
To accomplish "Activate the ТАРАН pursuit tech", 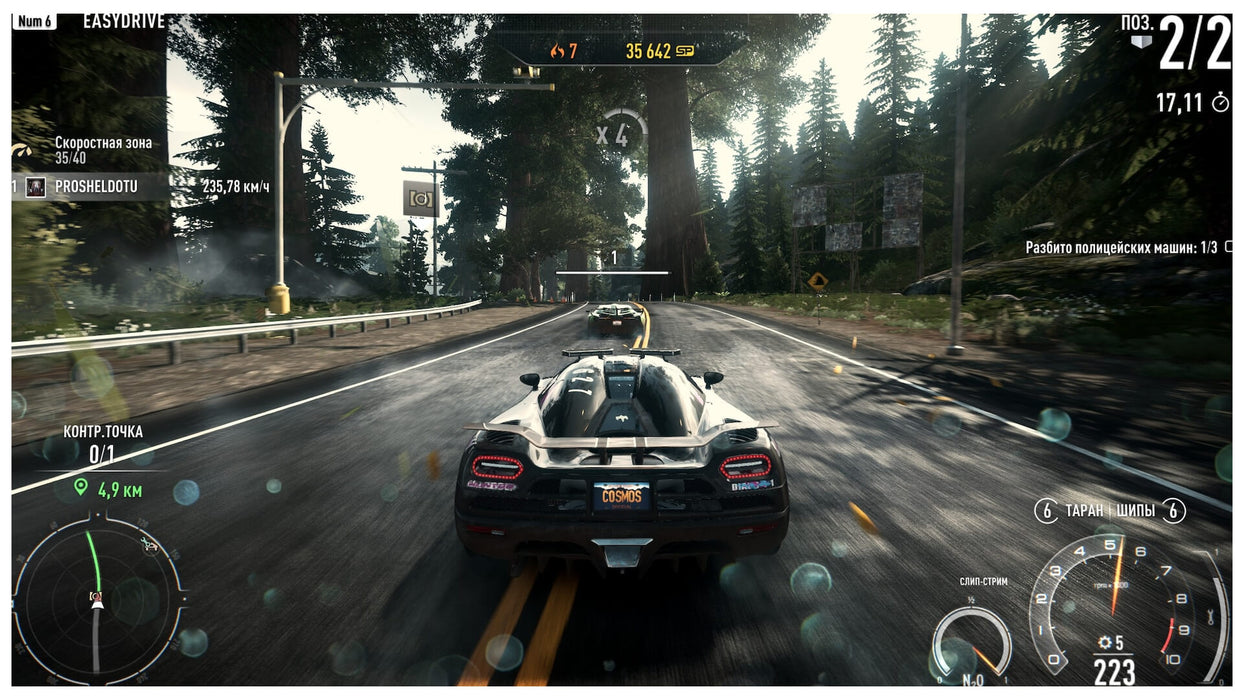I will [x=1082, y=511].
